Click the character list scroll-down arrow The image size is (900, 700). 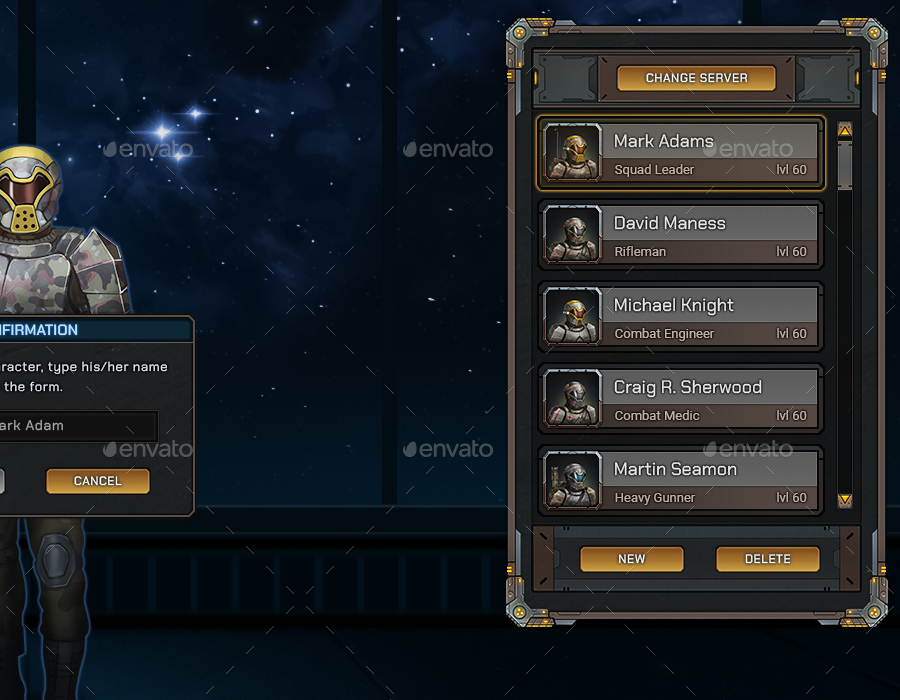pyautogui.click(x=845, y=500)
